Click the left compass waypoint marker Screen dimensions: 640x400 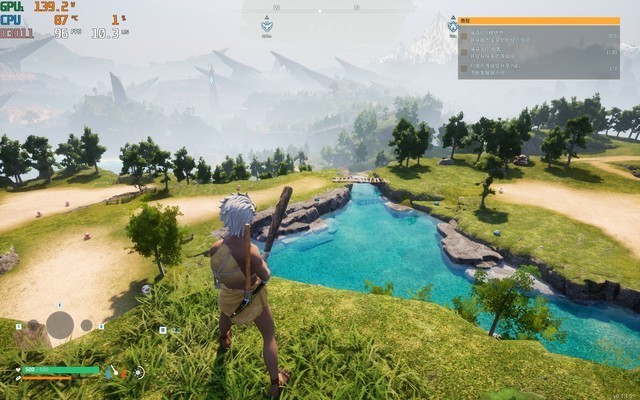coord(267,25)
